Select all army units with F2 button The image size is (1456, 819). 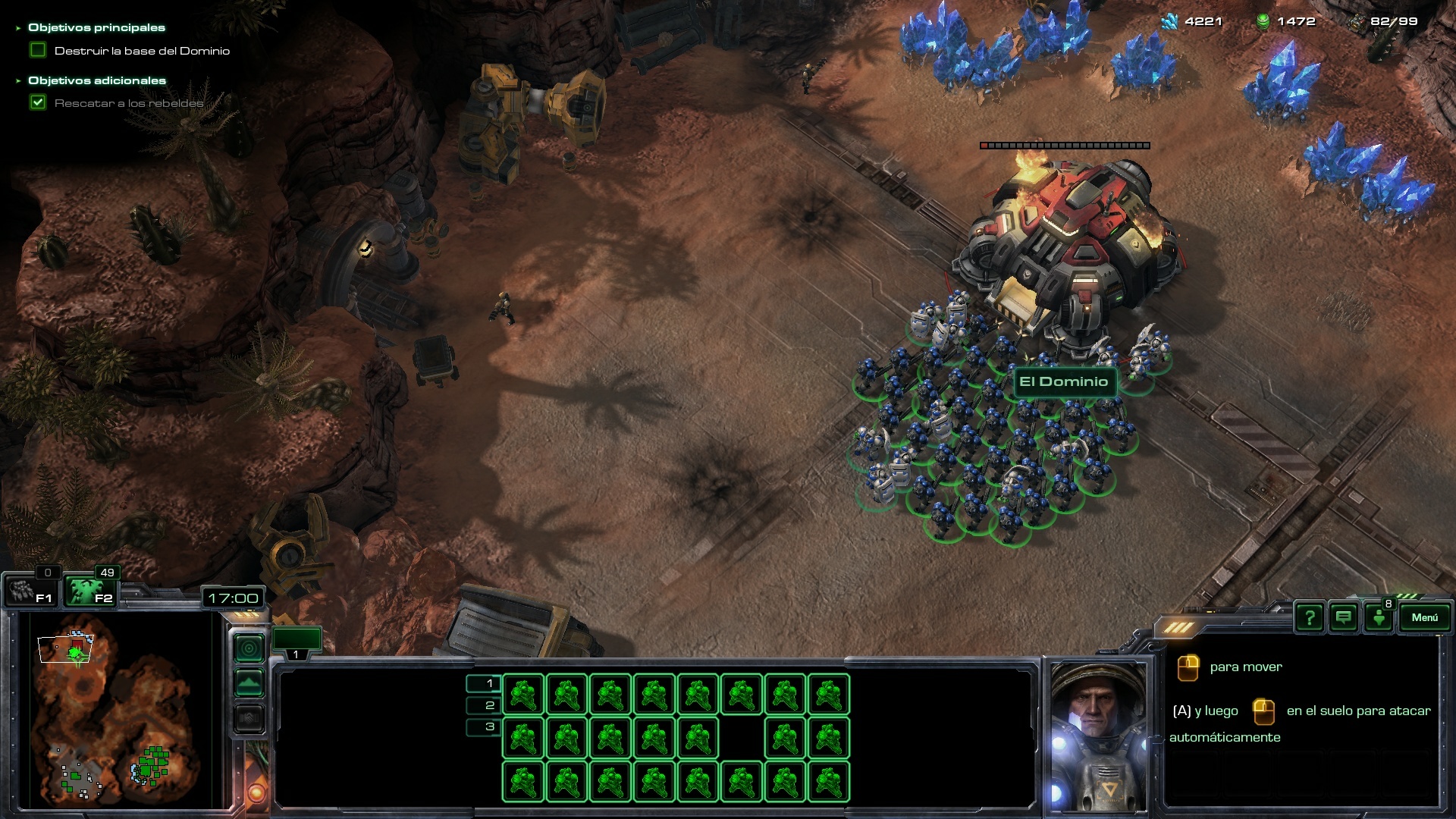pyautogui.click(x=89, y=591)
